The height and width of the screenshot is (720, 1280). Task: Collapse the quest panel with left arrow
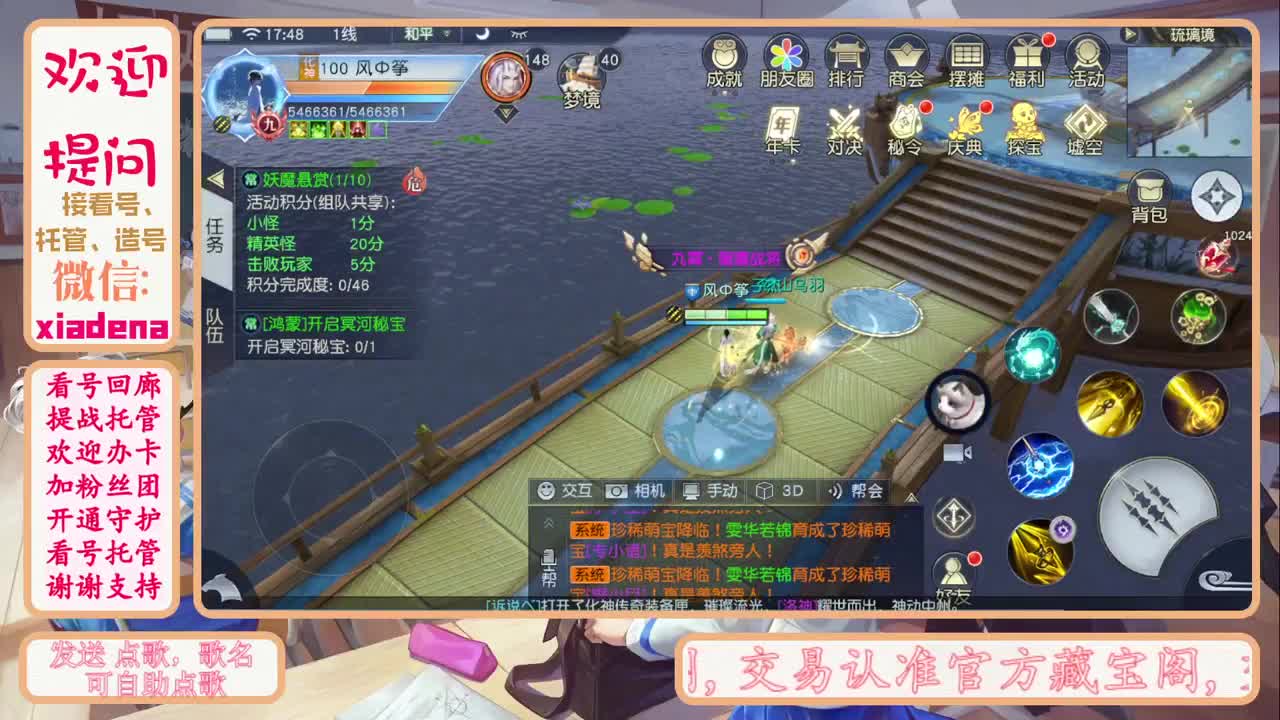217,180
